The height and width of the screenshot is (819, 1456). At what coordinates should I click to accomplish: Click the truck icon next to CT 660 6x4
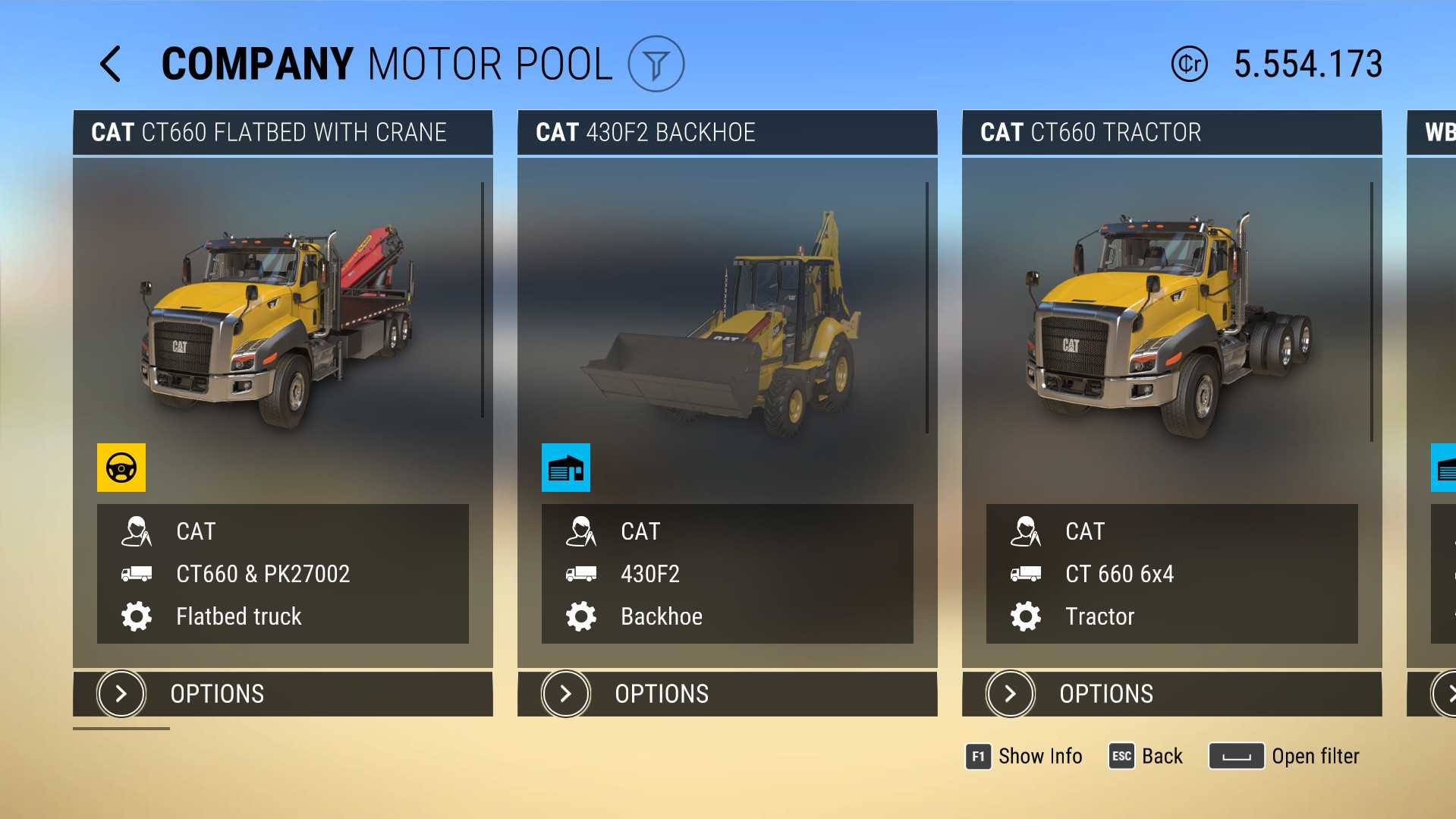coord(1026,574)
